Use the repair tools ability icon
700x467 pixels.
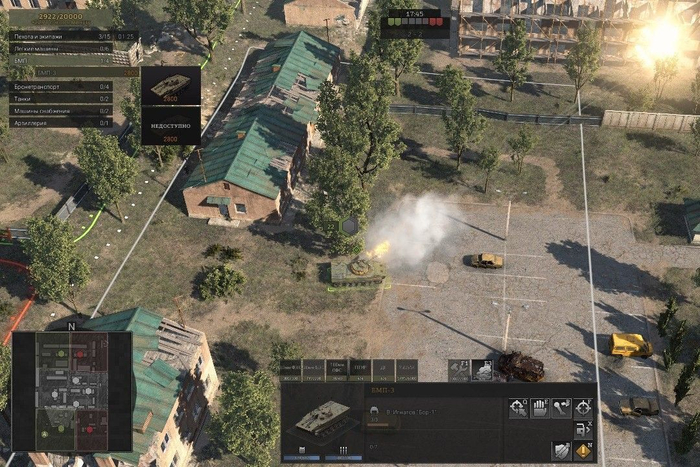(x=459, y=370)
